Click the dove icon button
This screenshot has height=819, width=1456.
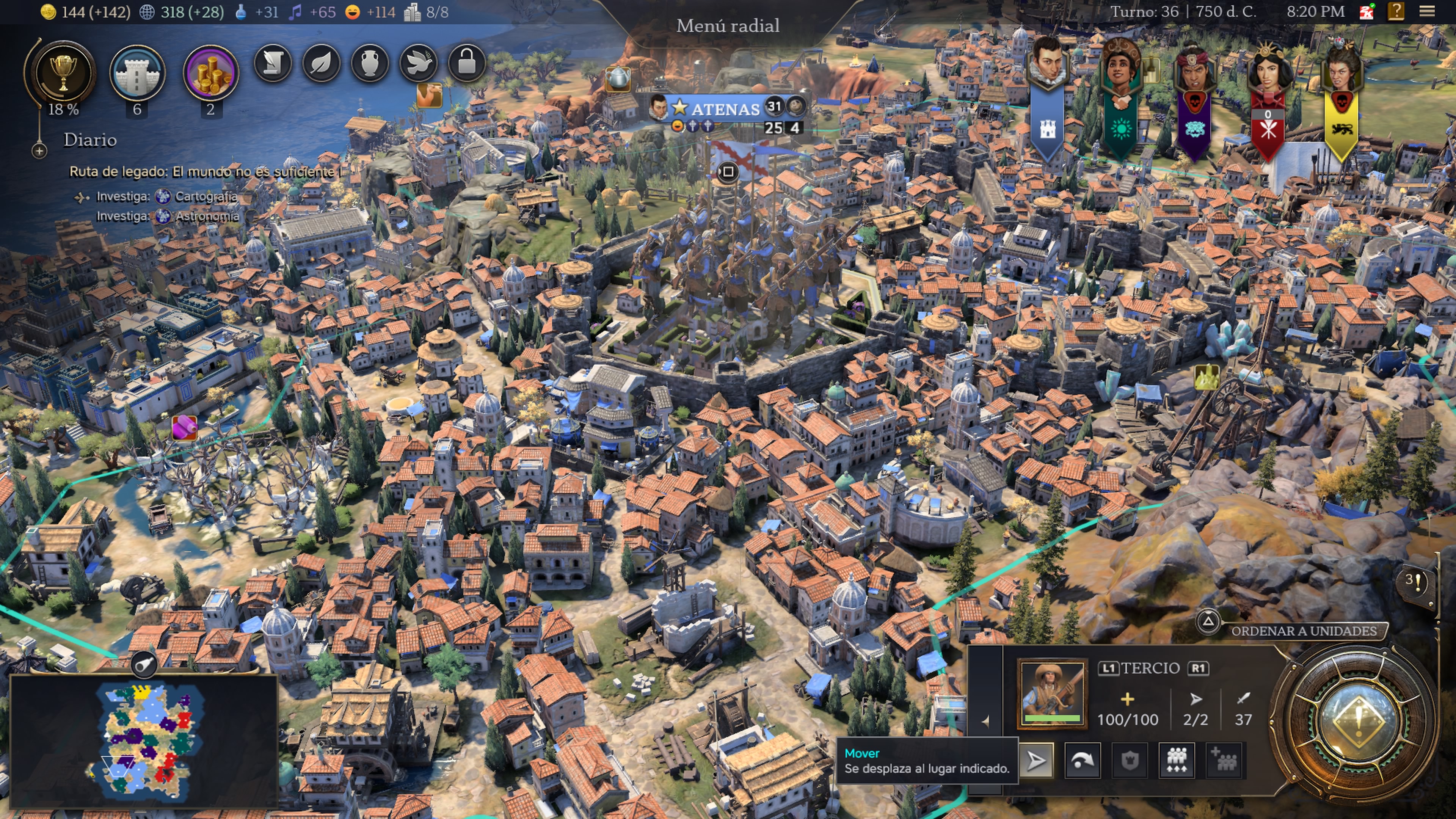(419, 63)
